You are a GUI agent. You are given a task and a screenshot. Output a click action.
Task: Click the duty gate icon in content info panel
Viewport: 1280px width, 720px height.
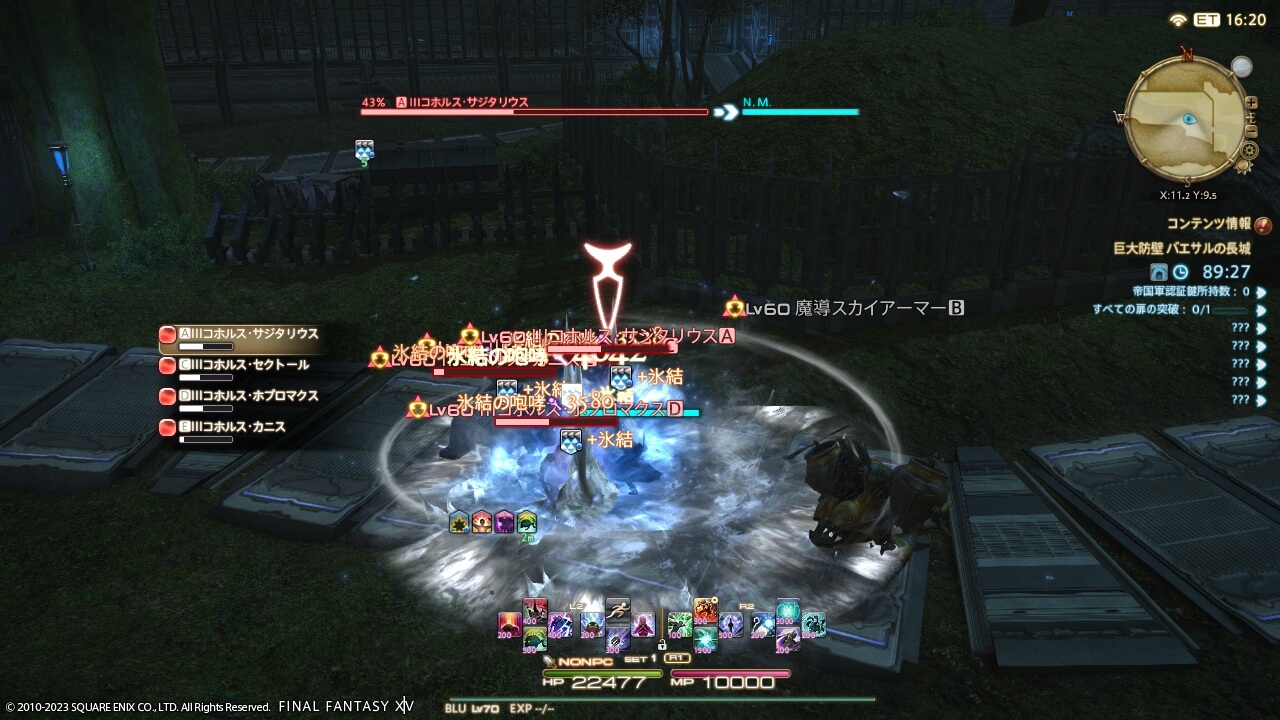tap(1159, 271)
